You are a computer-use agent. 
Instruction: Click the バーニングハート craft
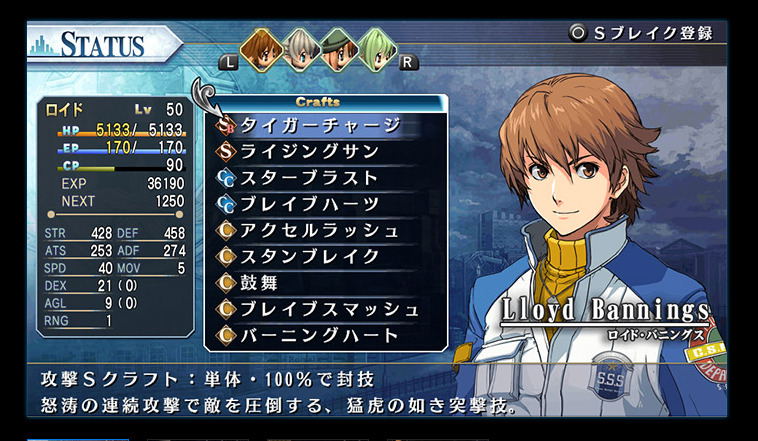pyautogui.click(x=320, y=334)
